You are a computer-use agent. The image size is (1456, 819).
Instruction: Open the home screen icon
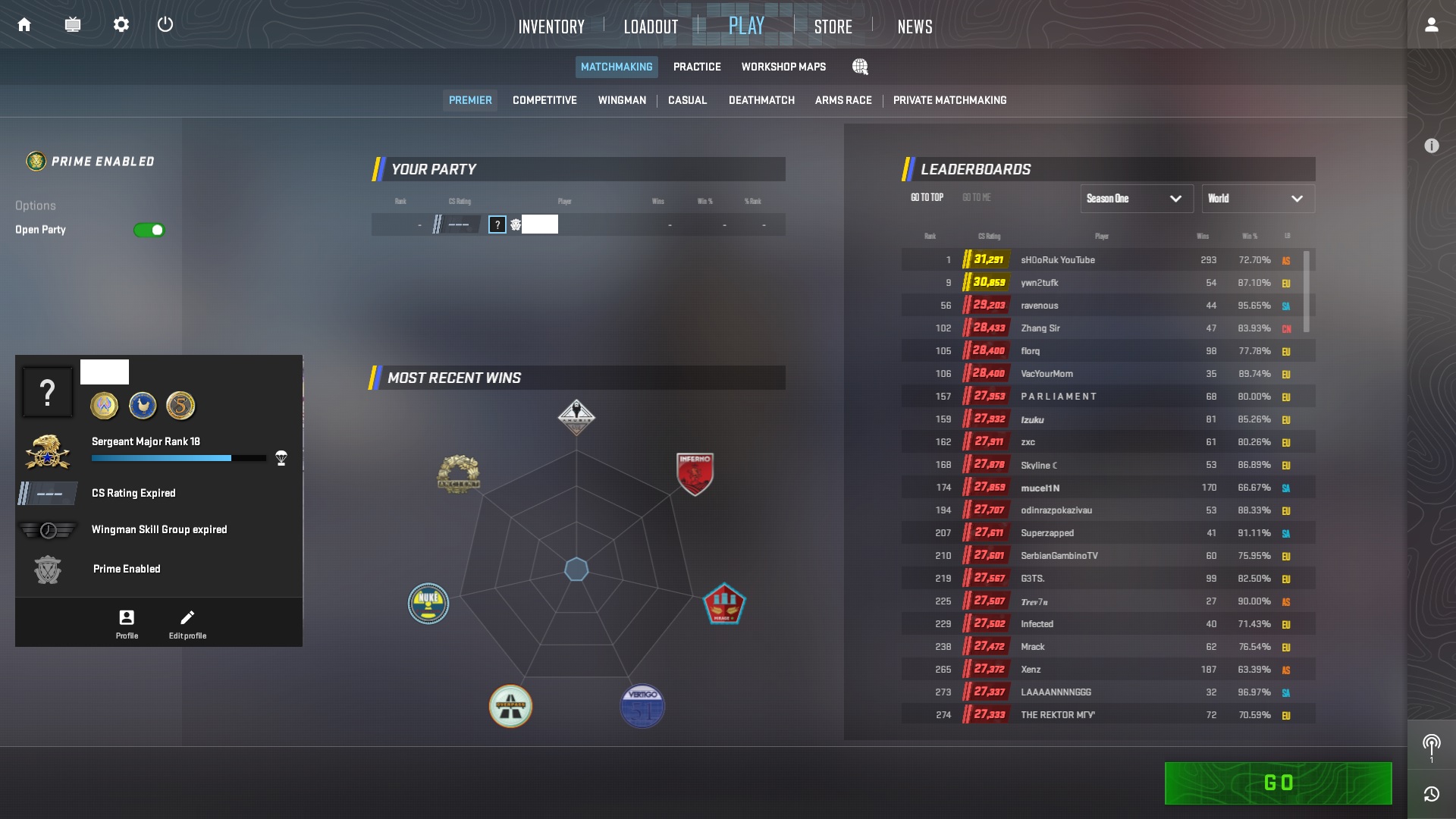point(24,24)
